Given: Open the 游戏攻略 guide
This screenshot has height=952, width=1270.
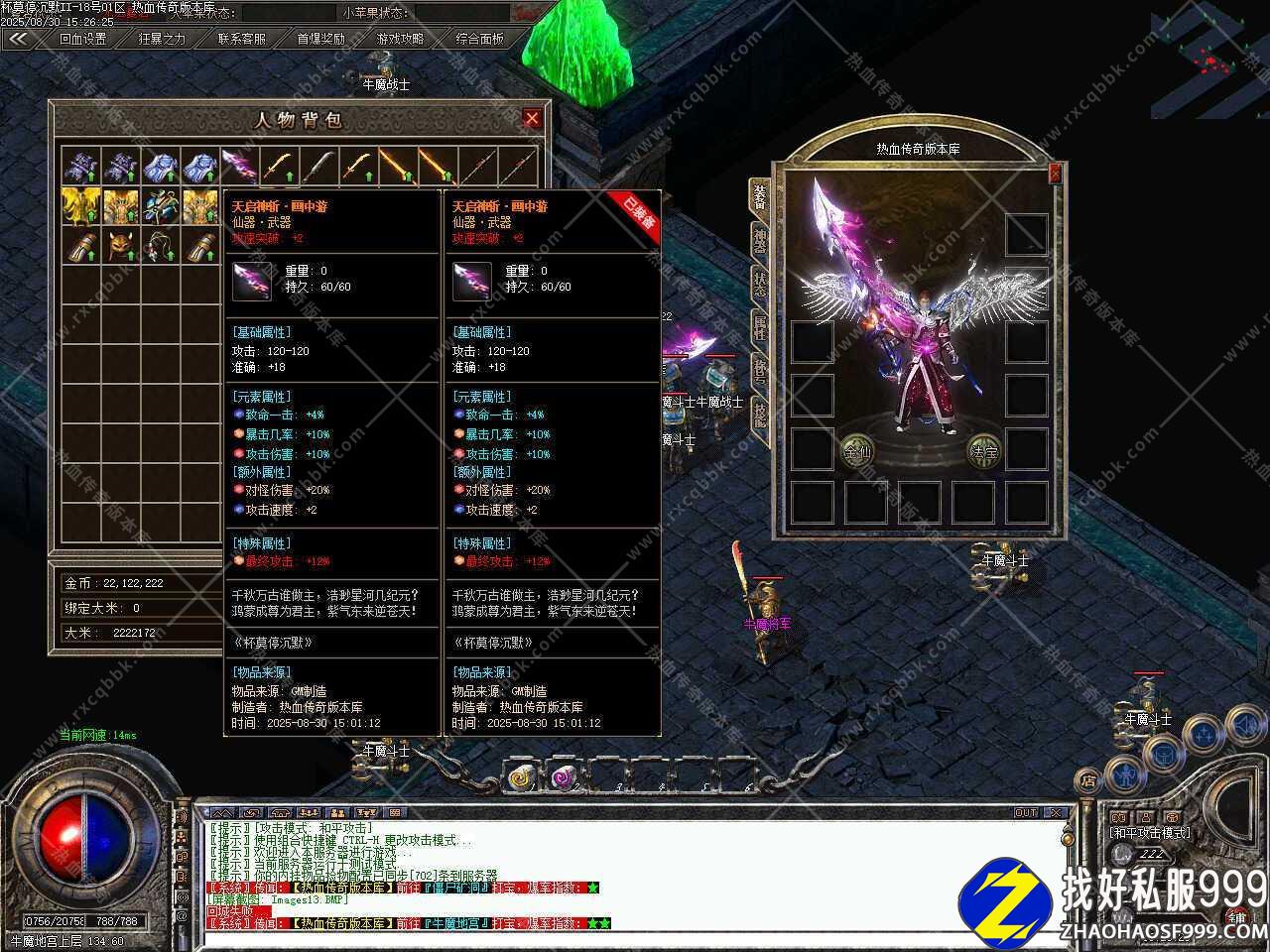Looking at the screenshot, I should tap(400, 39).
